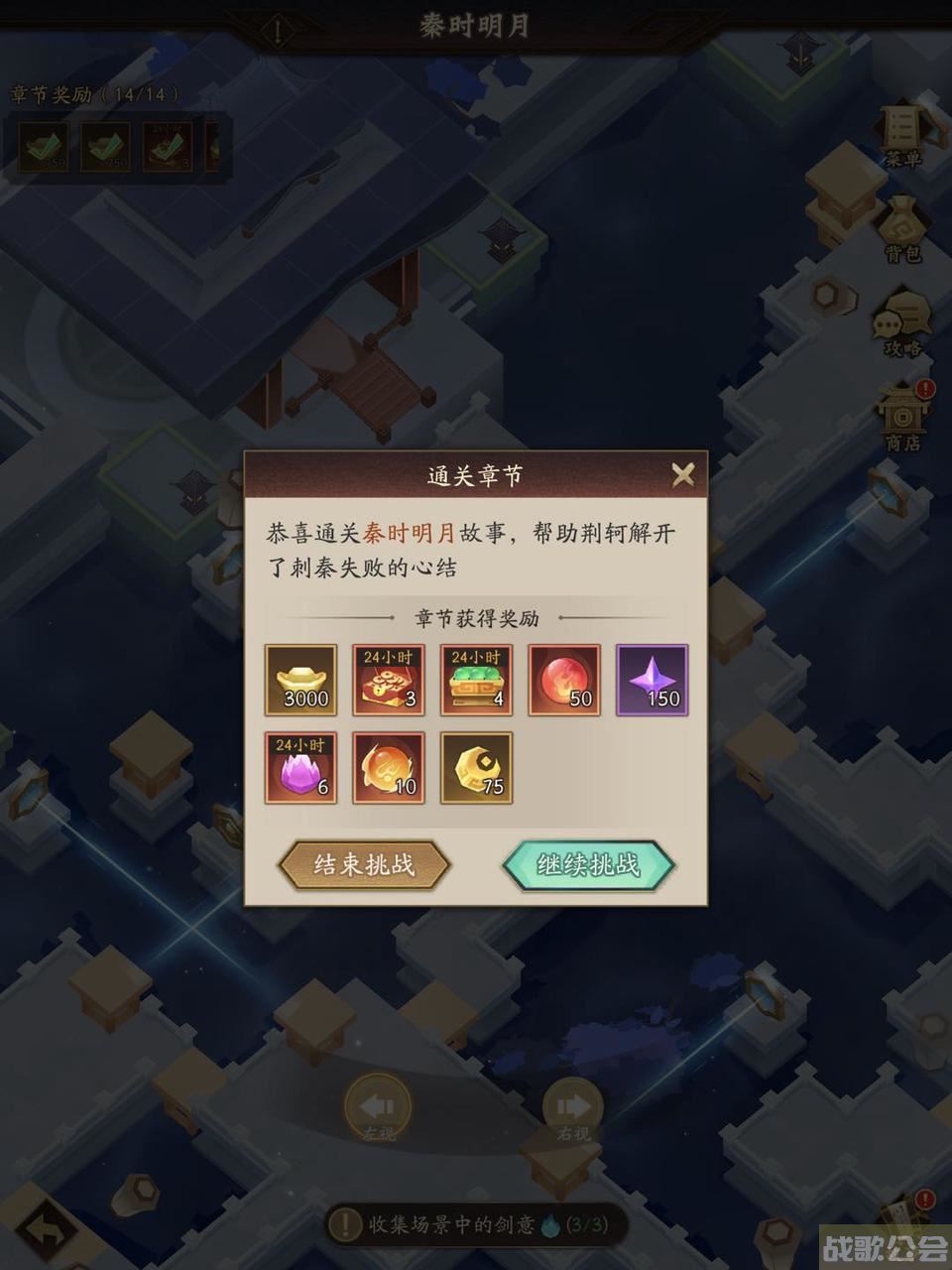Select 继续挑战 to continue

(588, 864)
